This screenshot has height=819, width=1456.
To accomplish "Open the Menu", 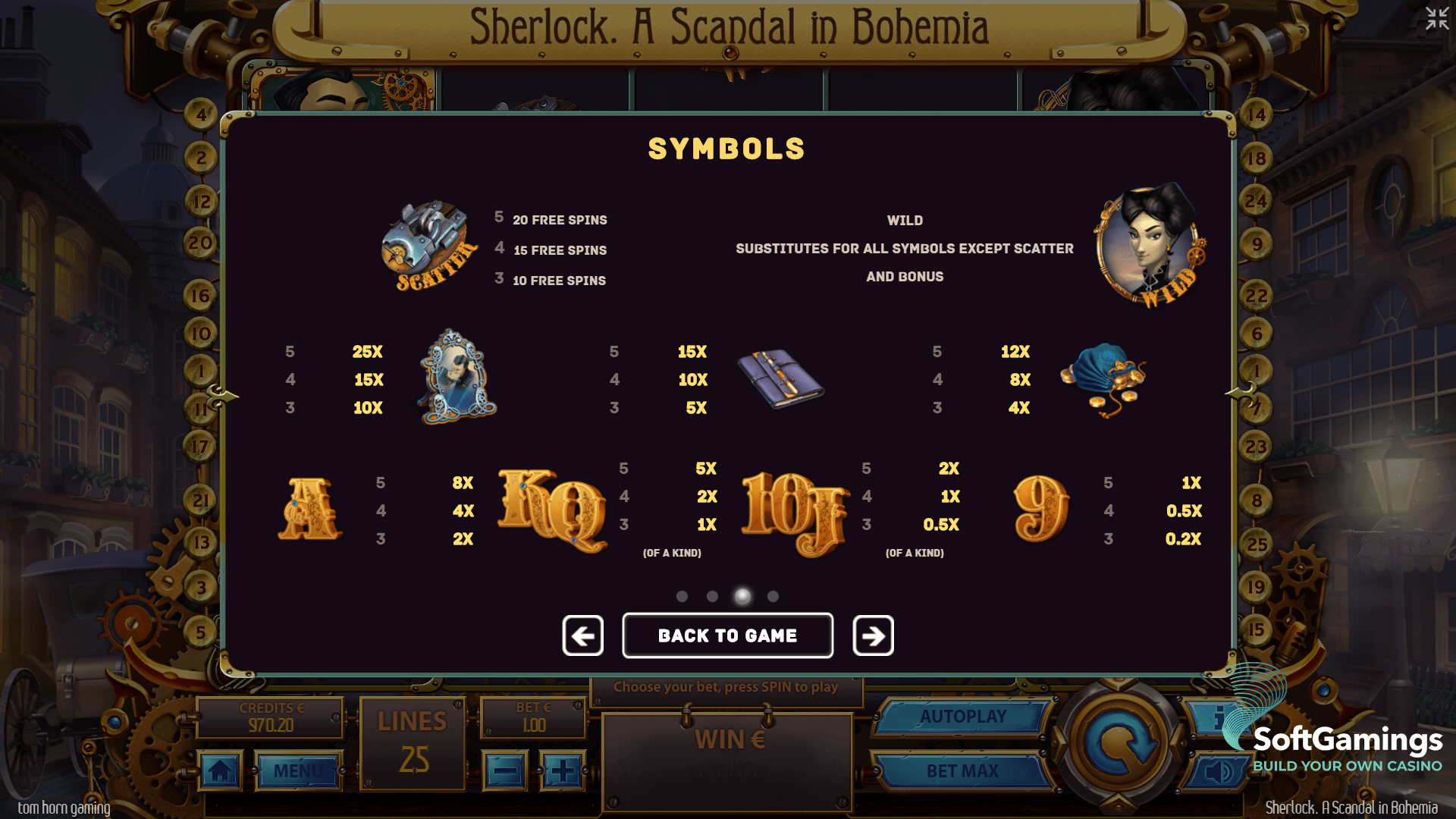I will [298, 770].
